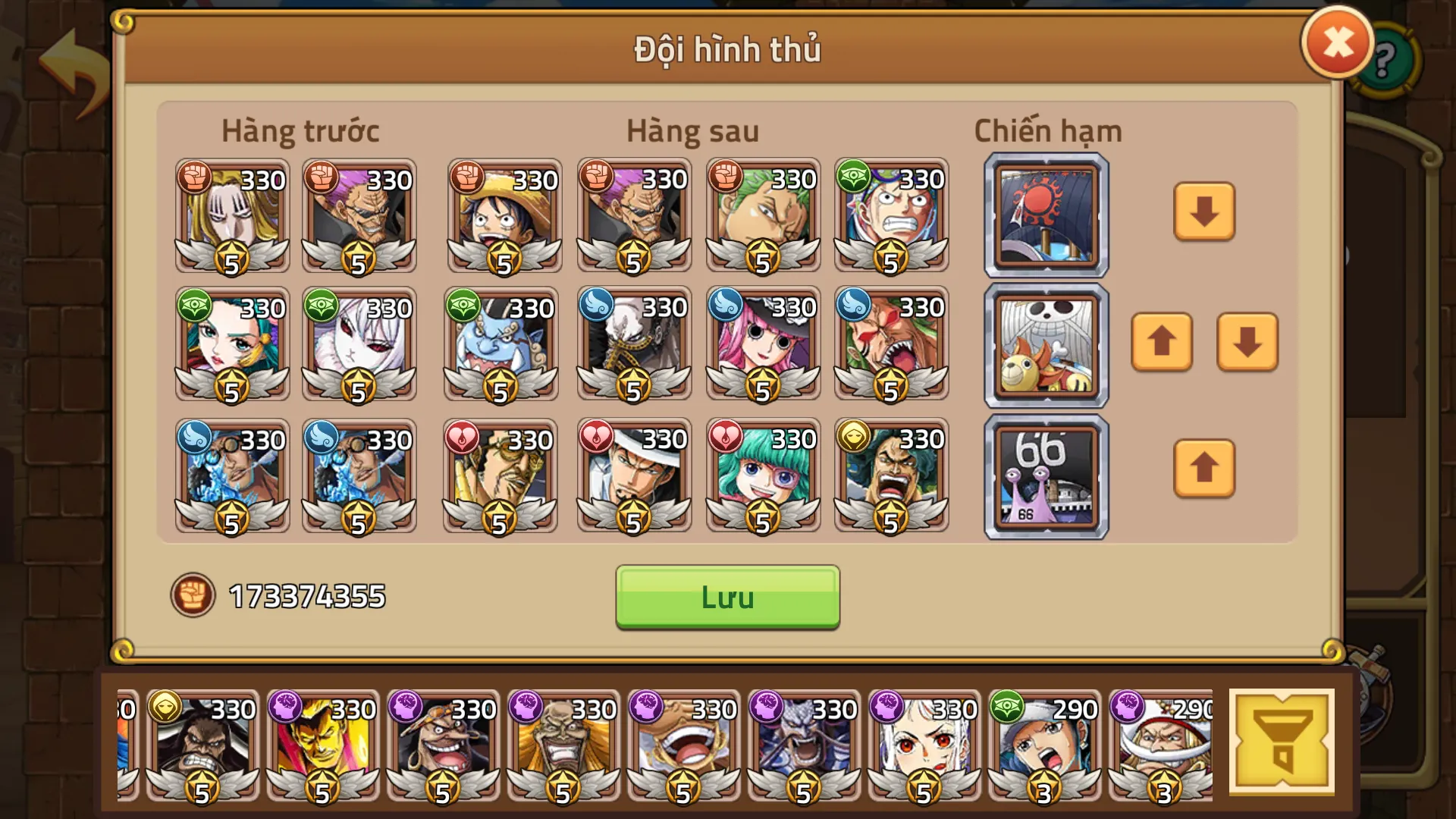Close the Đội hình thủ window

point(1337,42)
